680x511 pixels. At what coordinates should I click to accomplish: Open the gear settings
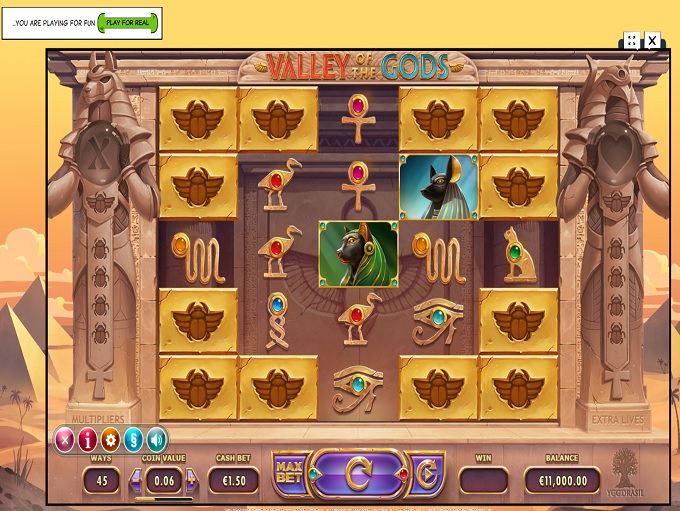click(x=111, y=439)
